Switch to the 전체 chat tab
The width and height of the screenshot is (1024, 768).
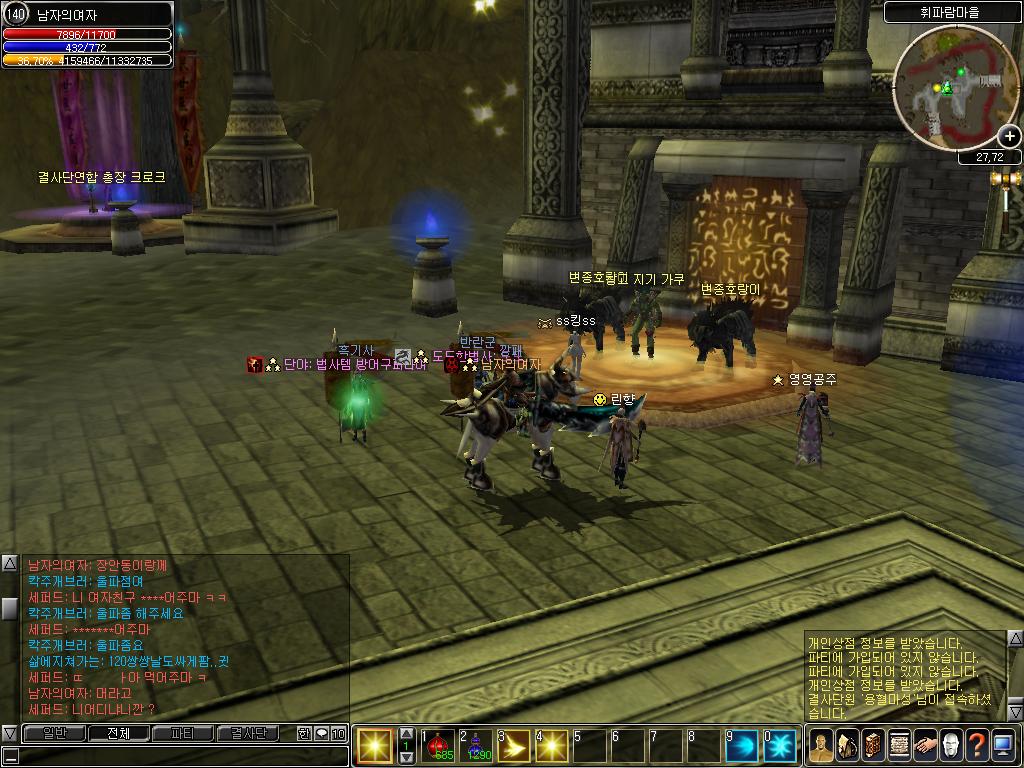tap(119, 733)
